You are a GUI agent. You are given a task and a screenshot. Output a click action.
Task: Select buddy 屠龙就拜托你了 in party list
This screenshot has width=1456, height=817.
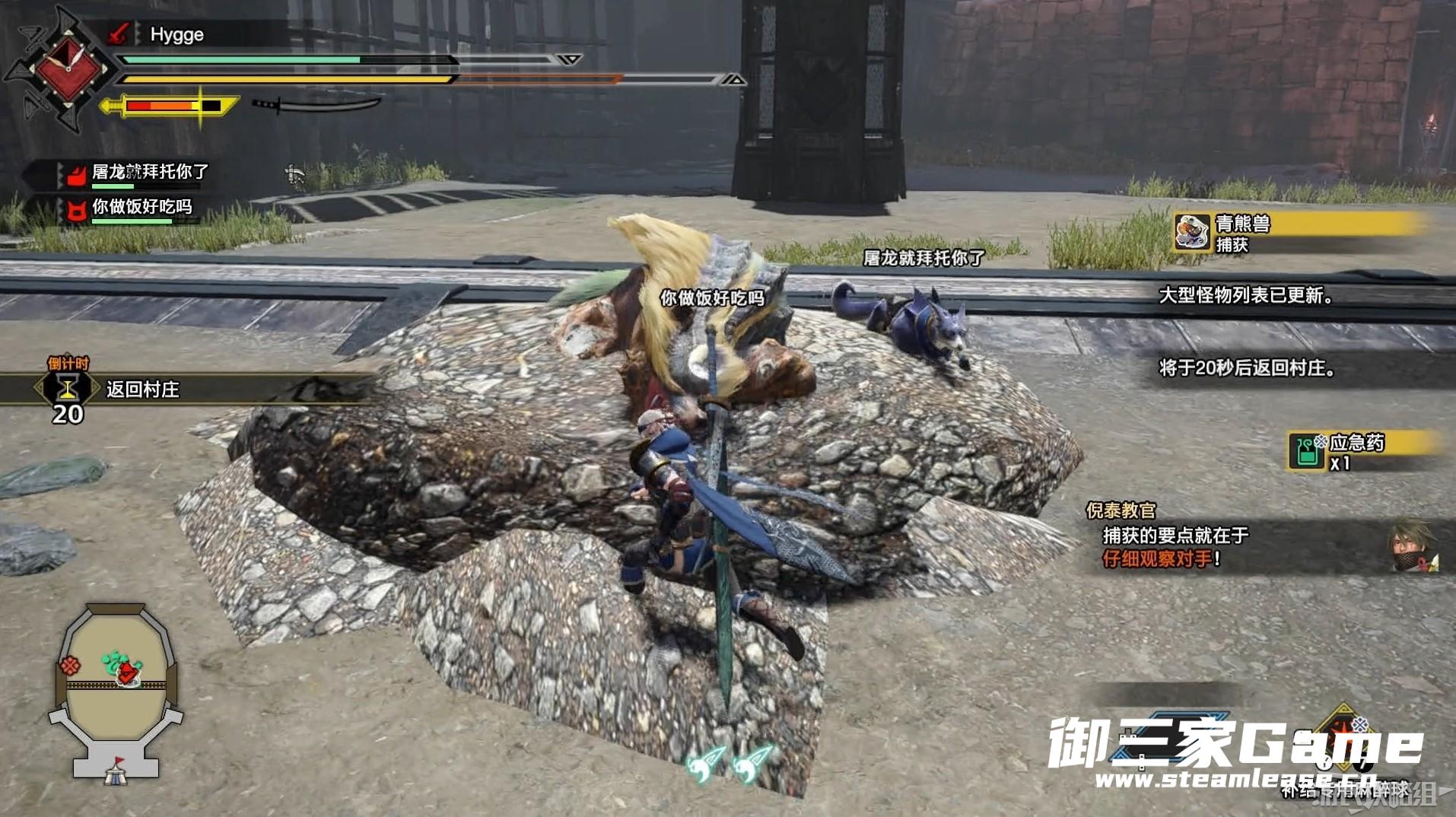click(x=149, y=173)
